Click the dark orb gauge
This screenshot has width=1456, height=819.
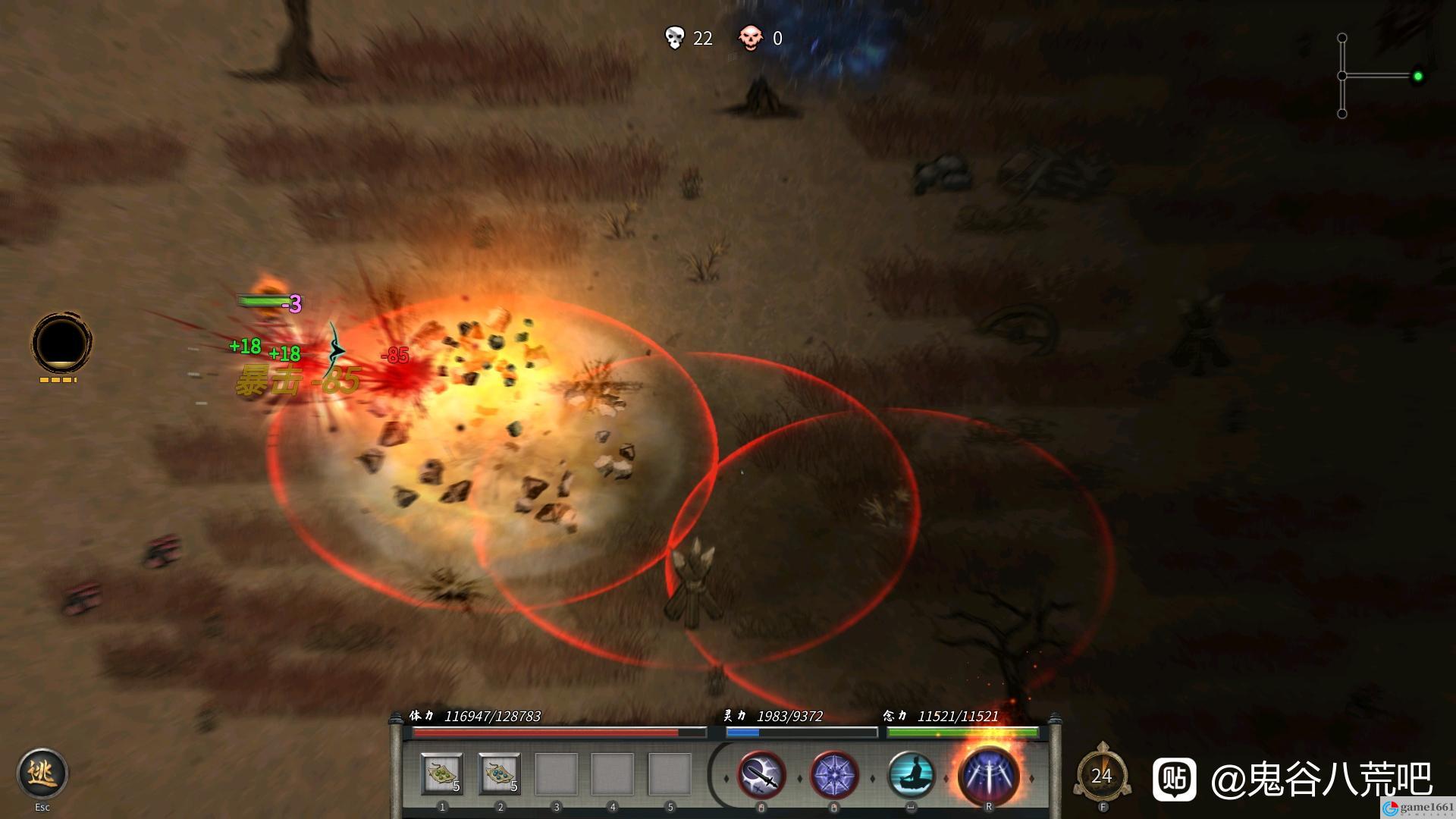(x=61, y=343)
